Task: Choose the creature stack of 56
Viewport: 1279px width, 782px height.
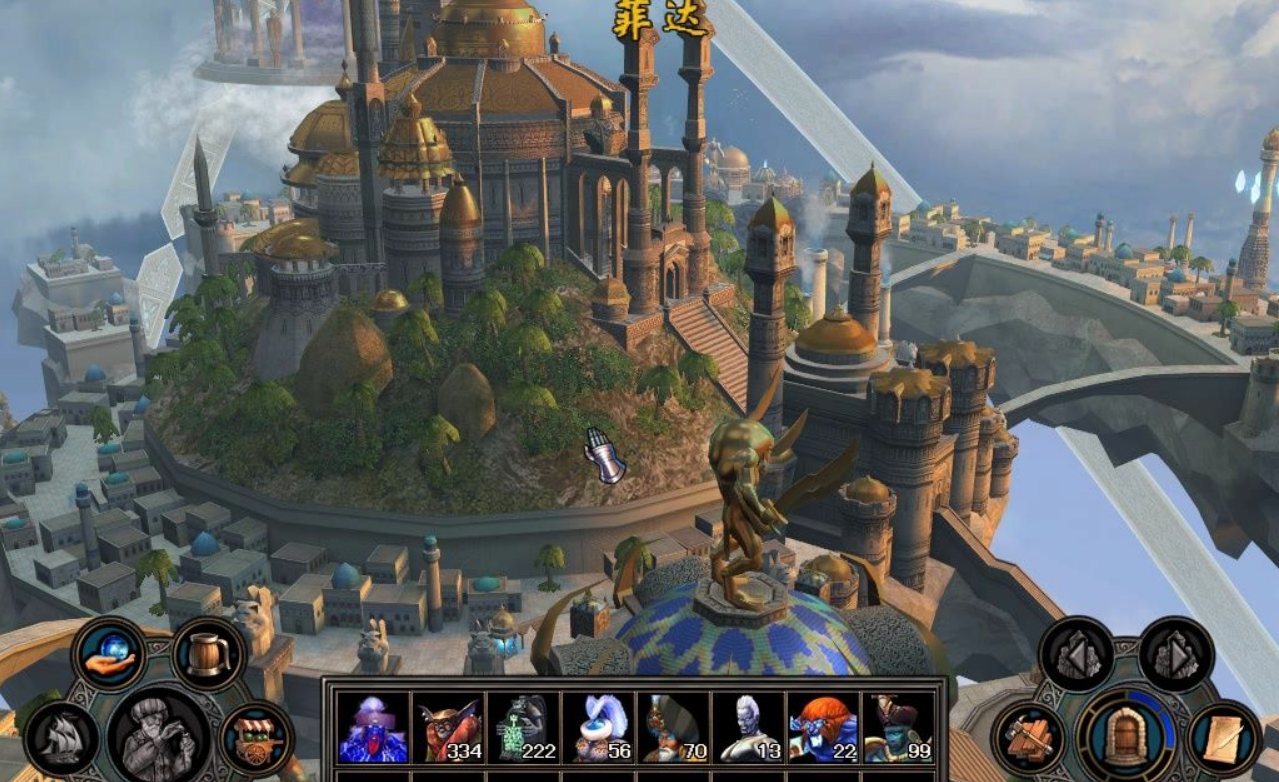Action: pyautogui.click(x=598, y=728)
